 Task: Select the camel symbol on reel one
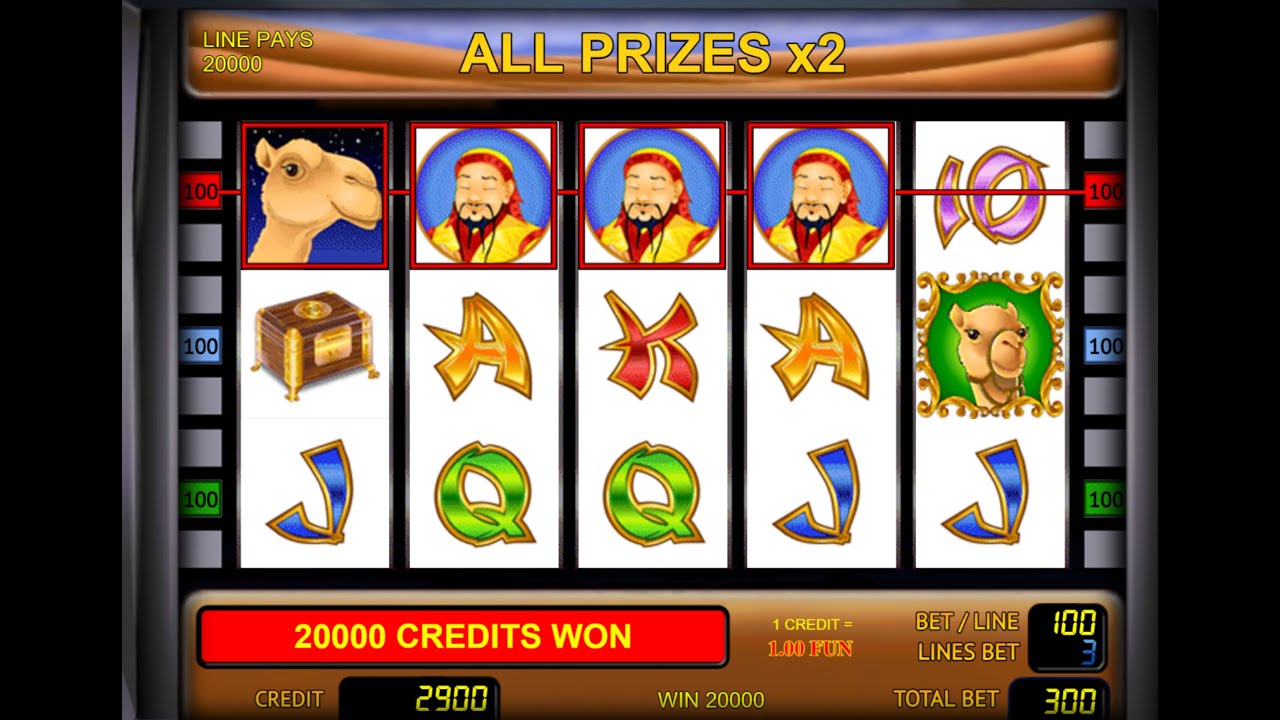click(316, 192)
